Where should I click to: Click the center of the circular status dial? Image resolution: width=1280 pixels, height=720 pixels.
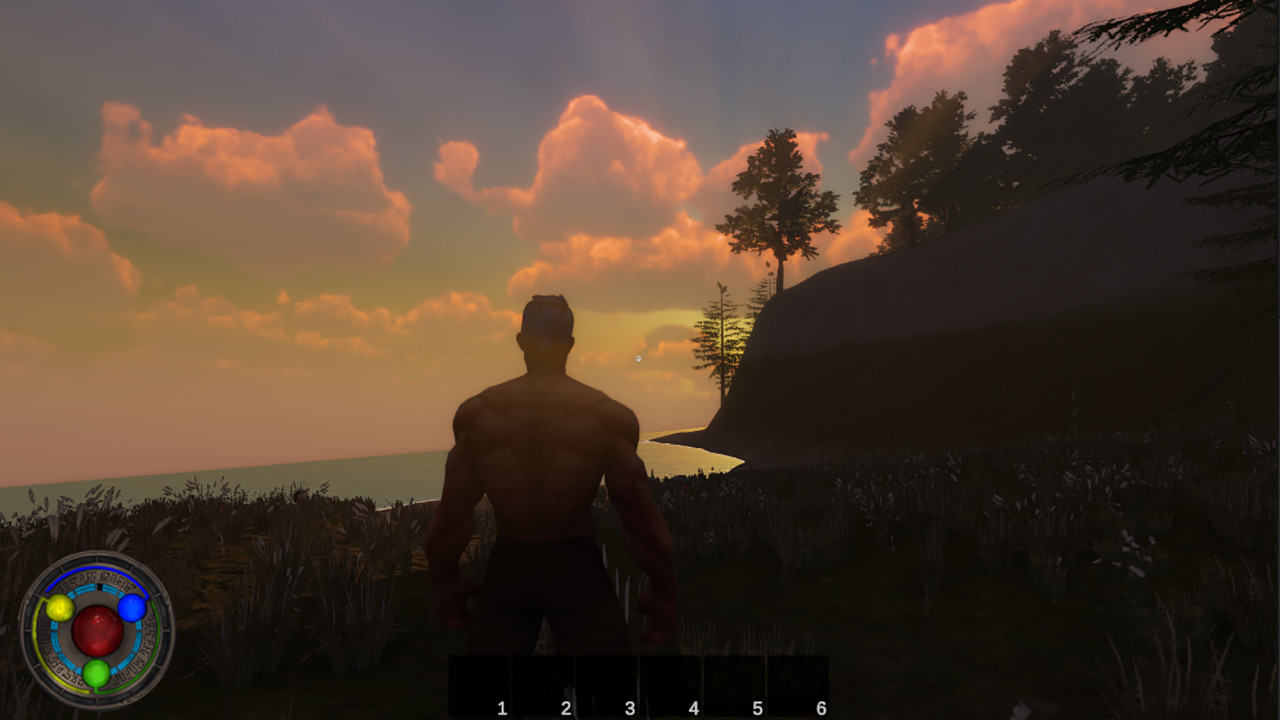click(98, 629)
